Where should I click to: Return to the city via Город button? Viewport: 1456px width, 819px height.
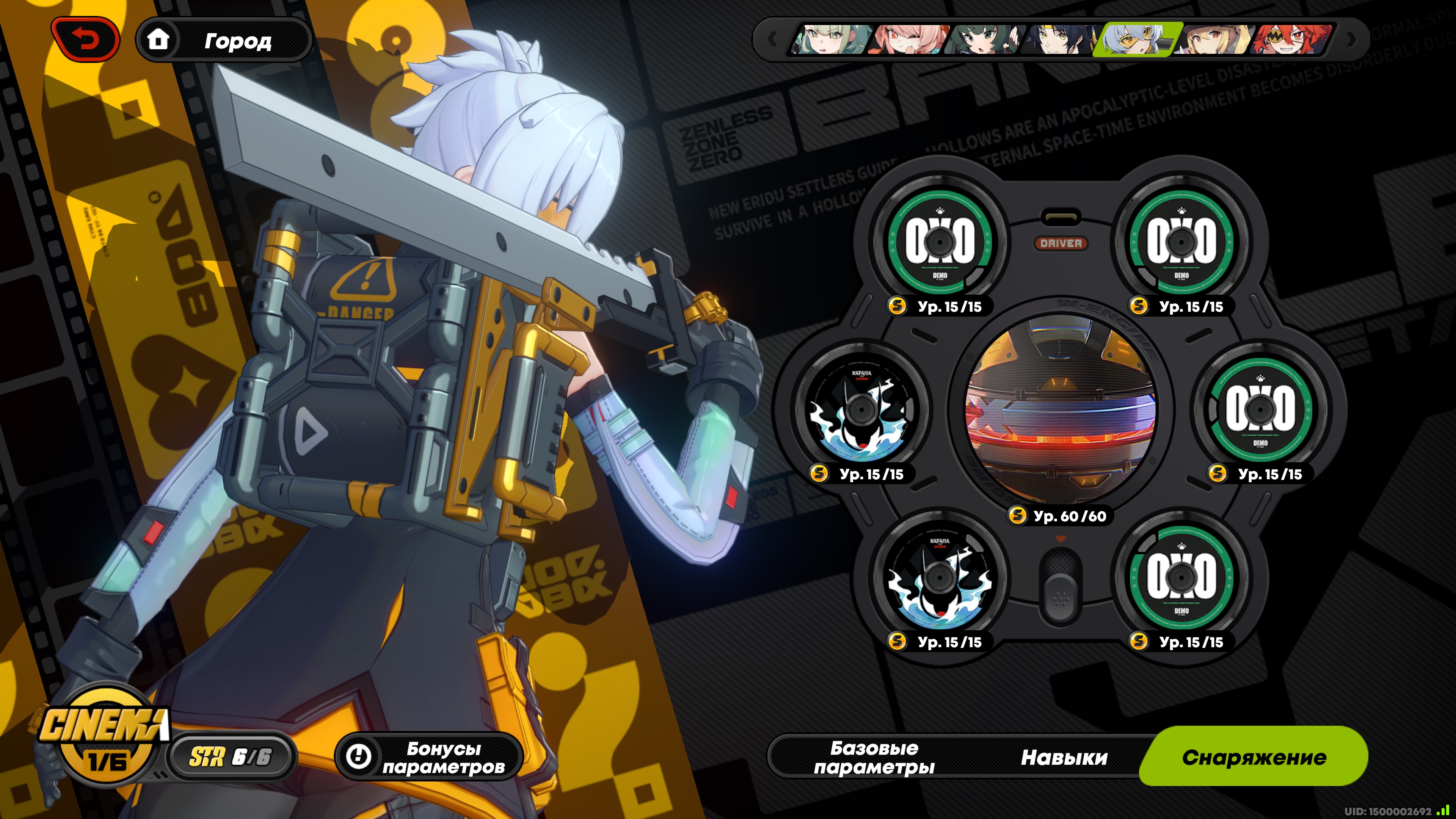(224, 40)
